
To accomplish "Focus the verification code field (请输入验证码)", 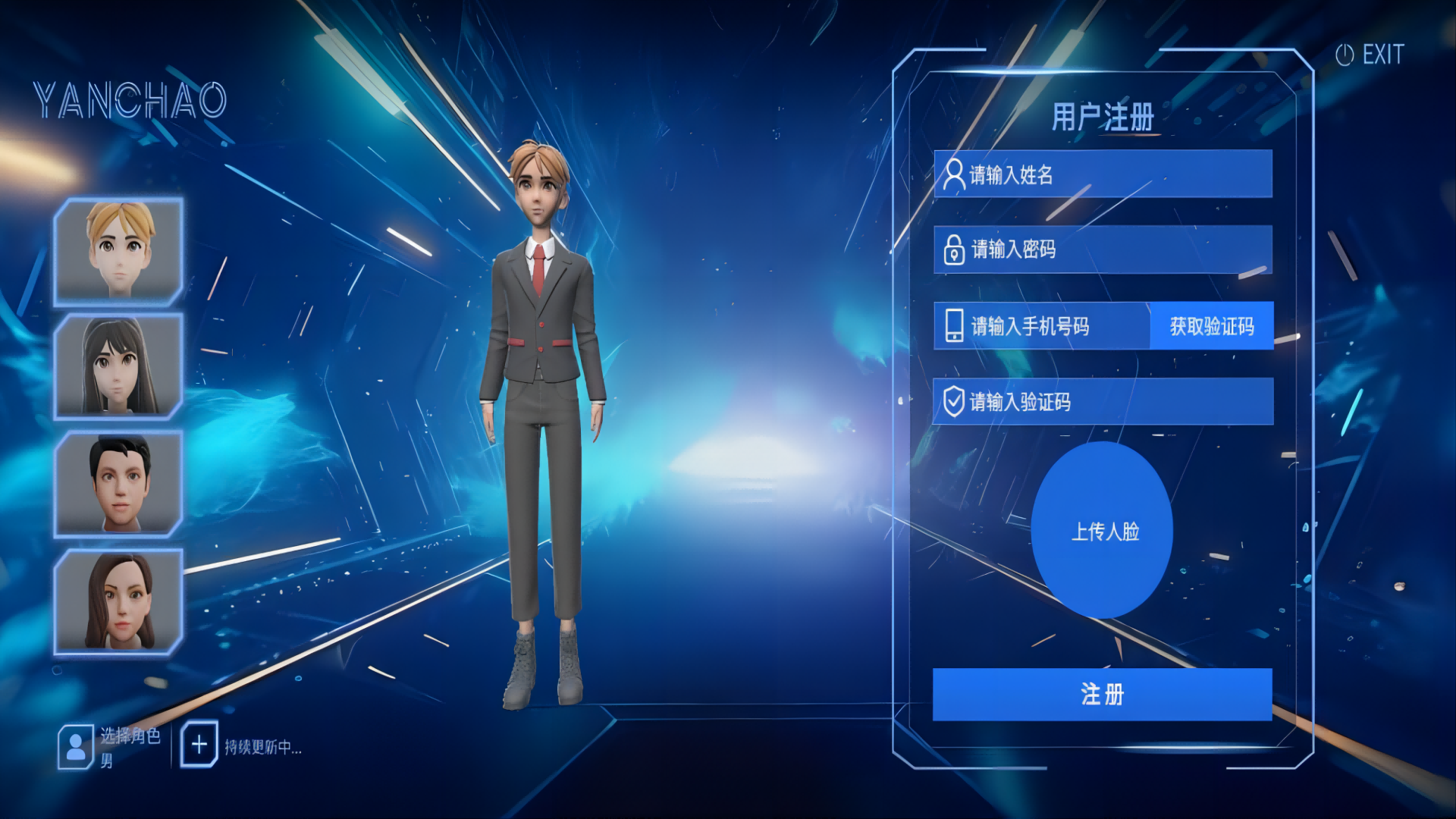I will pos(1103,401).
